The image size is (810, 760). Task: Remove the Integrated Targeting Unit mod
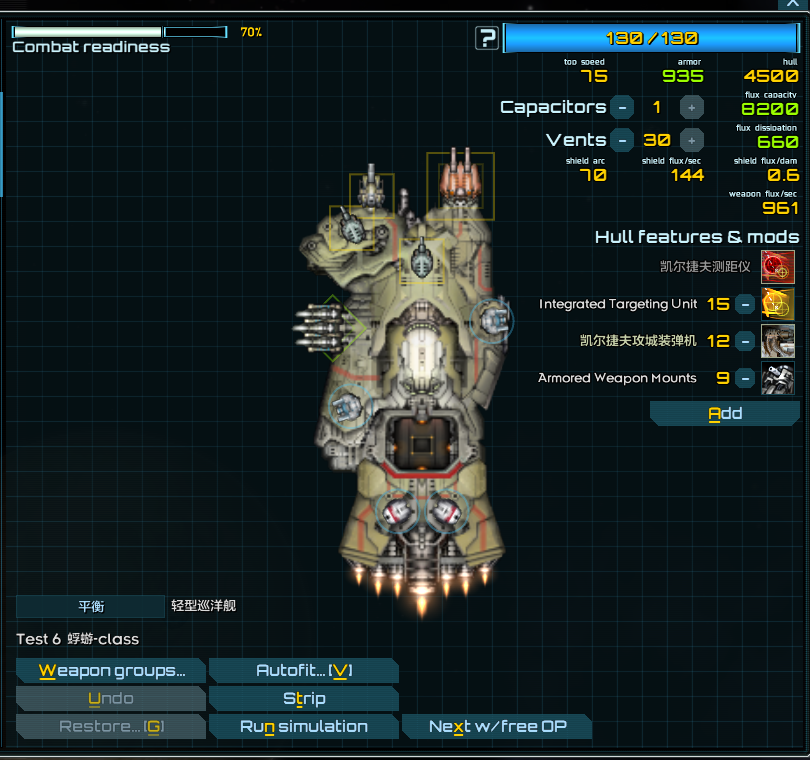point(745,304)
